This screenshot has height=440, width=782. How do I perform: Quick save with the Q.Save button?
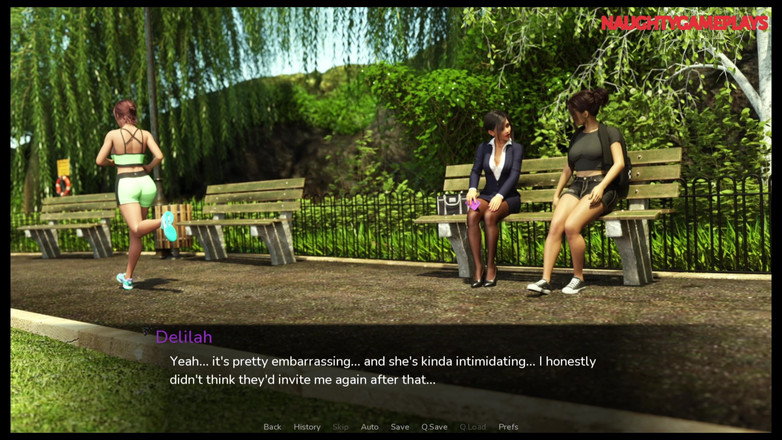click(434, 427)
